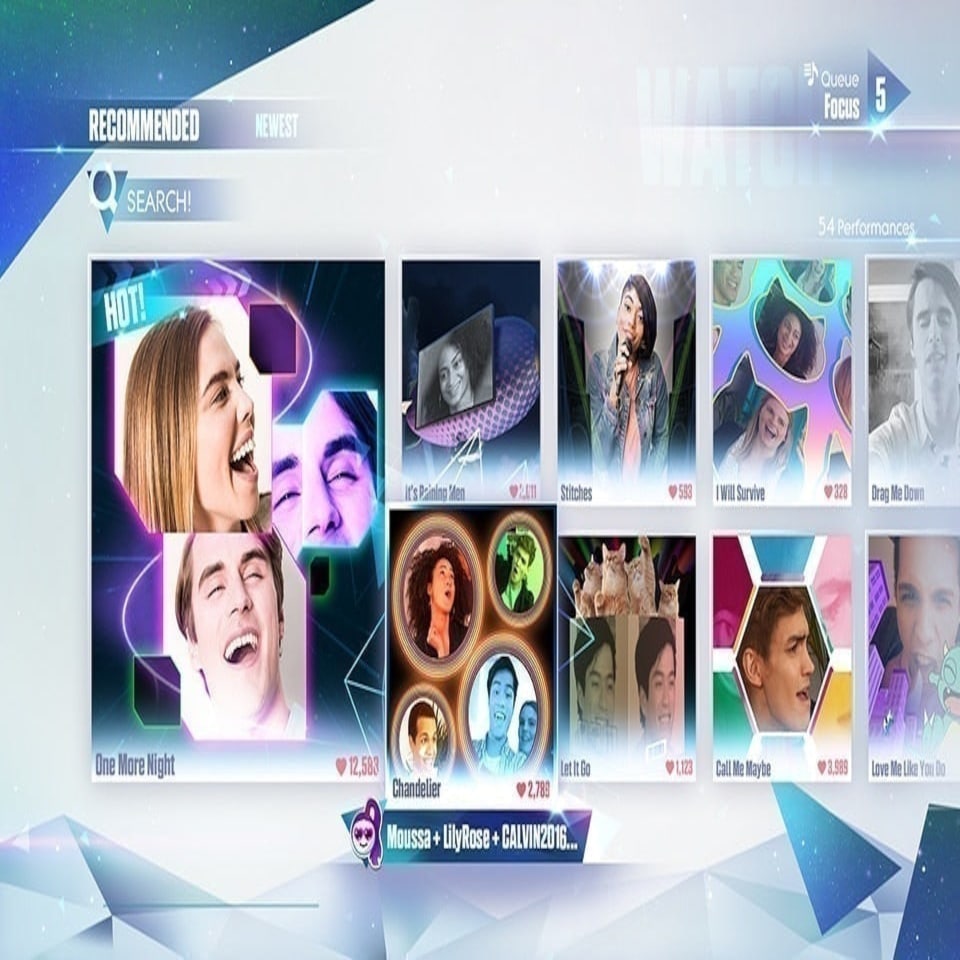Open the Stitches performance tile
This screenshot has height=960, width=960.
[626, 380]
